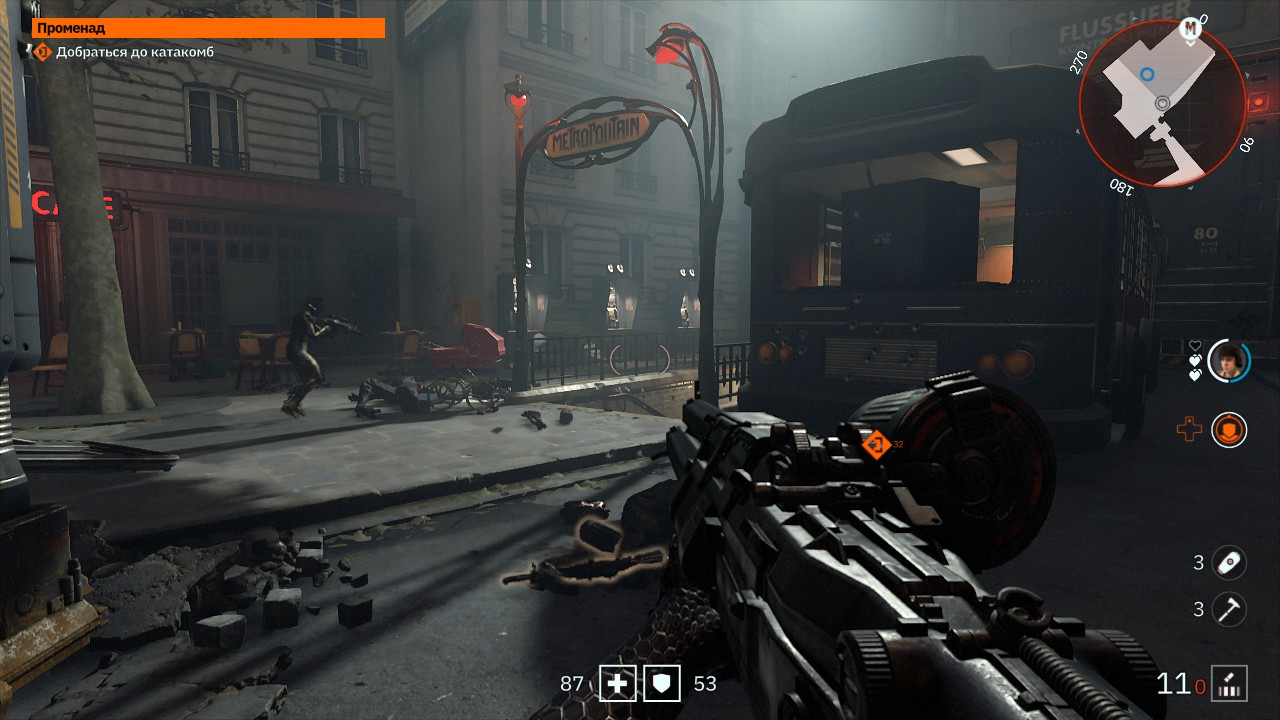
Task: Open the Променад mission header
Action: point(208,28)
